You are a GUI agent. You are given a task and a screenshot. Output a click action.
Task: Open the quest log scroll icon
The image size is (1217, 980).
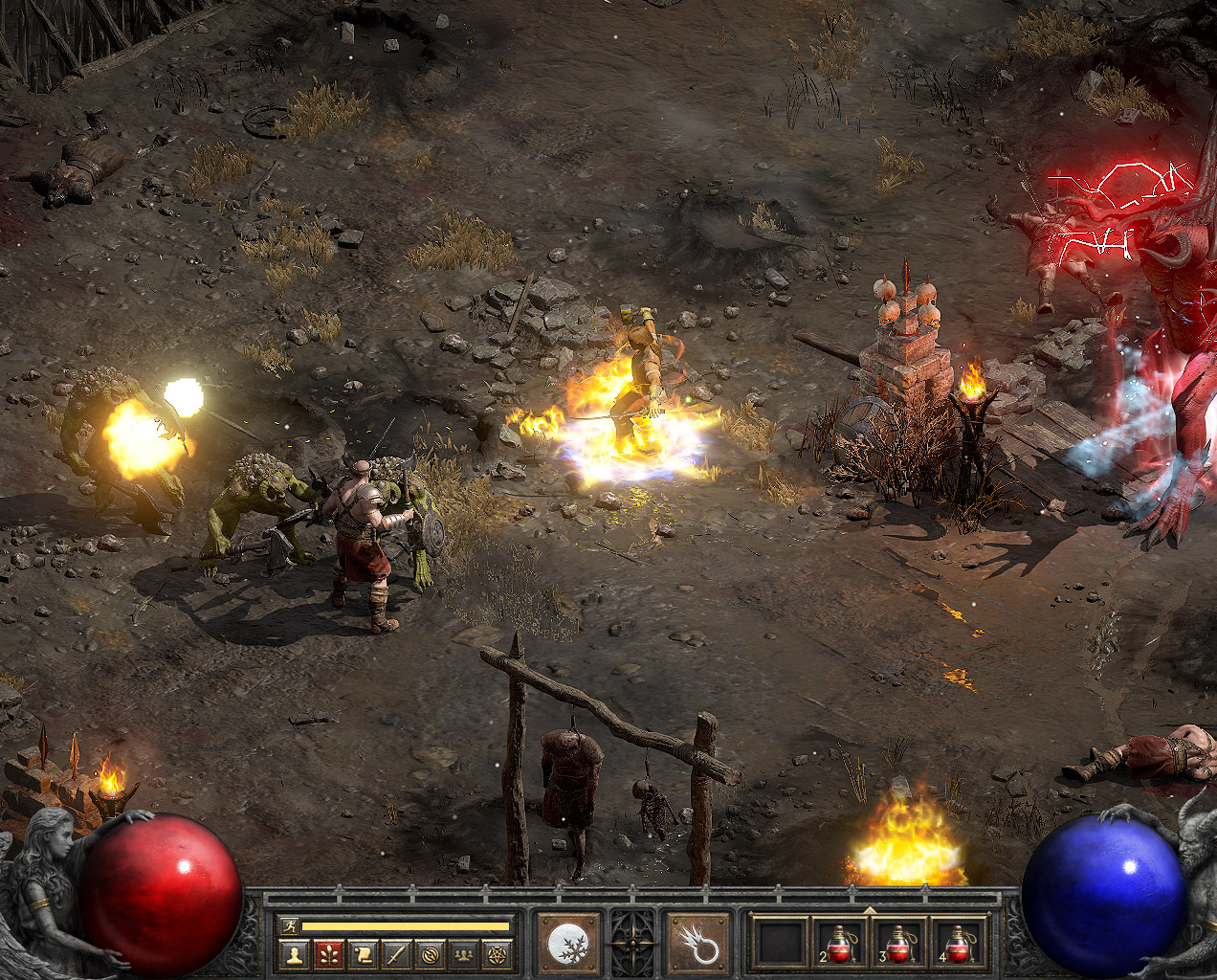coord(363,954)
